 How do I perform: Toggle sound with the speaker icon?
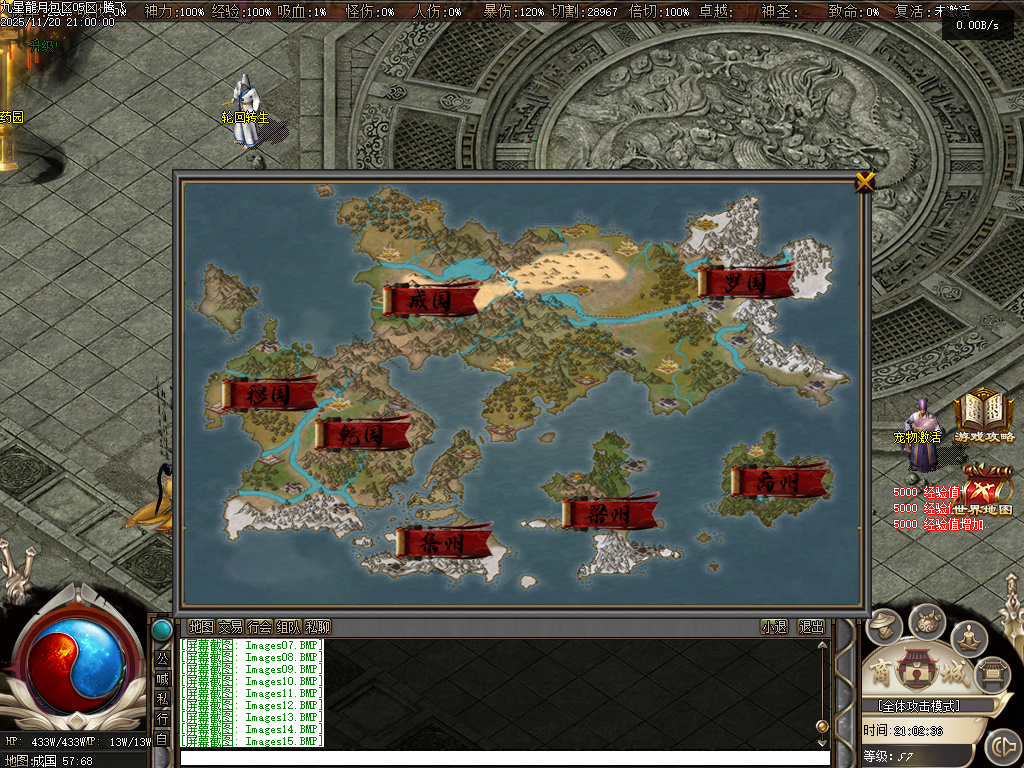point(1002,746)
